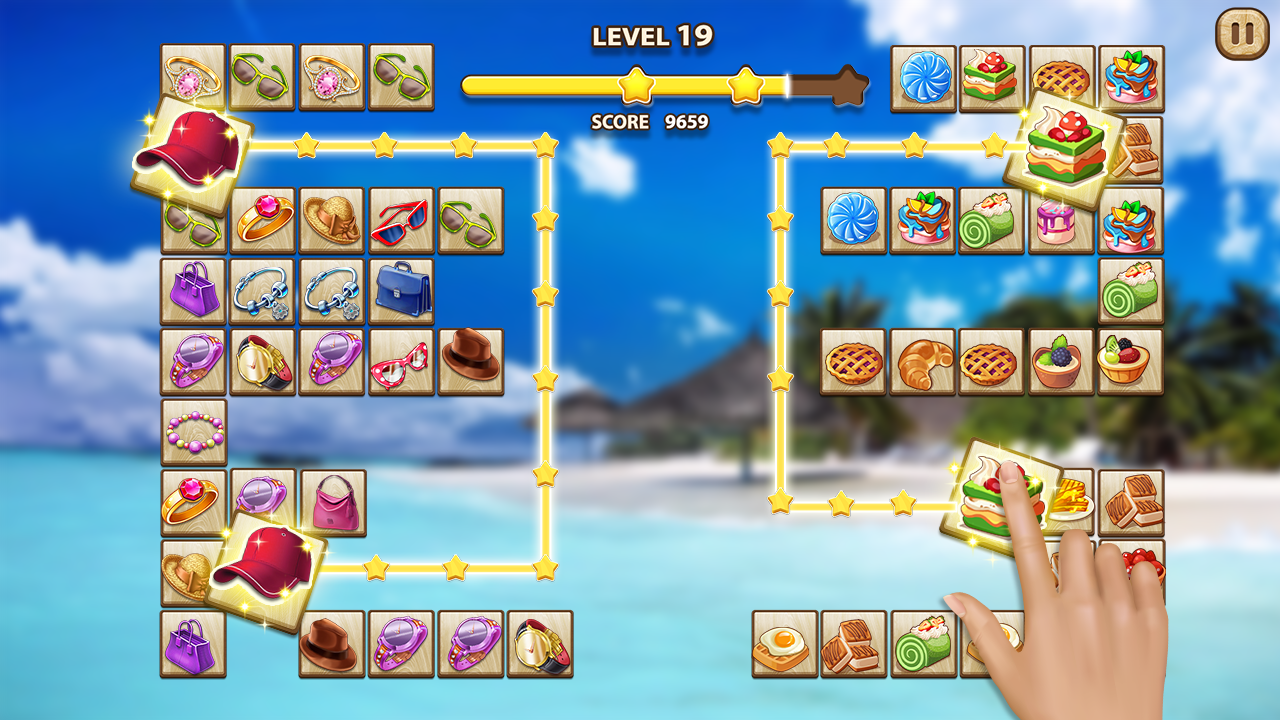The width and height of the screenshot is (1280, 720).
Task: Click the purple handbag tile
Action: click(x=195, y=293)
